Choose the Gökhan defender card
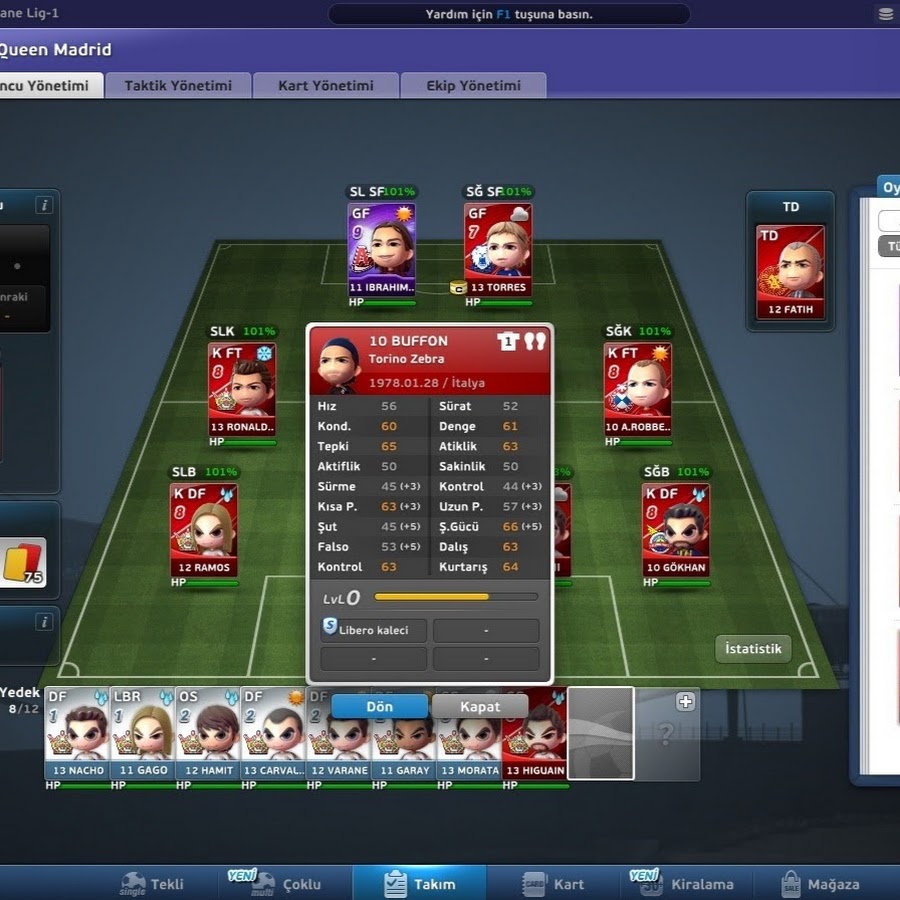Screen dimensions: 900x900 [676, 530]
